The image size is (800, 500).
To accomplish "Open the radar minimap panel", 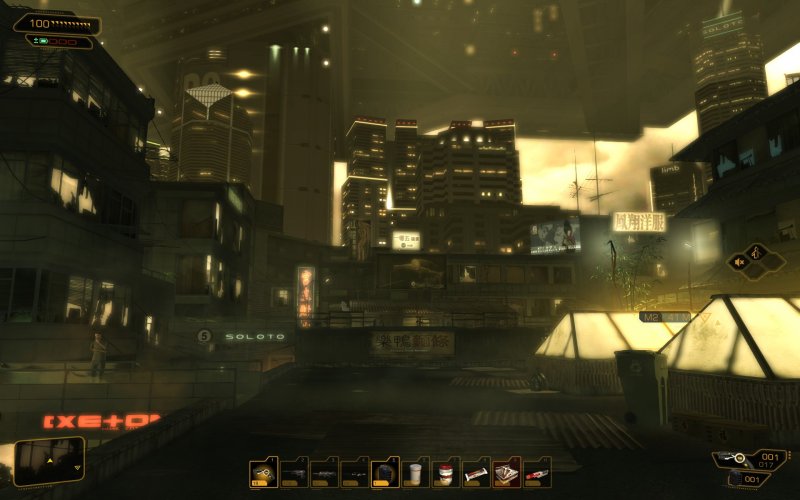I will click(x=49, y=461).
